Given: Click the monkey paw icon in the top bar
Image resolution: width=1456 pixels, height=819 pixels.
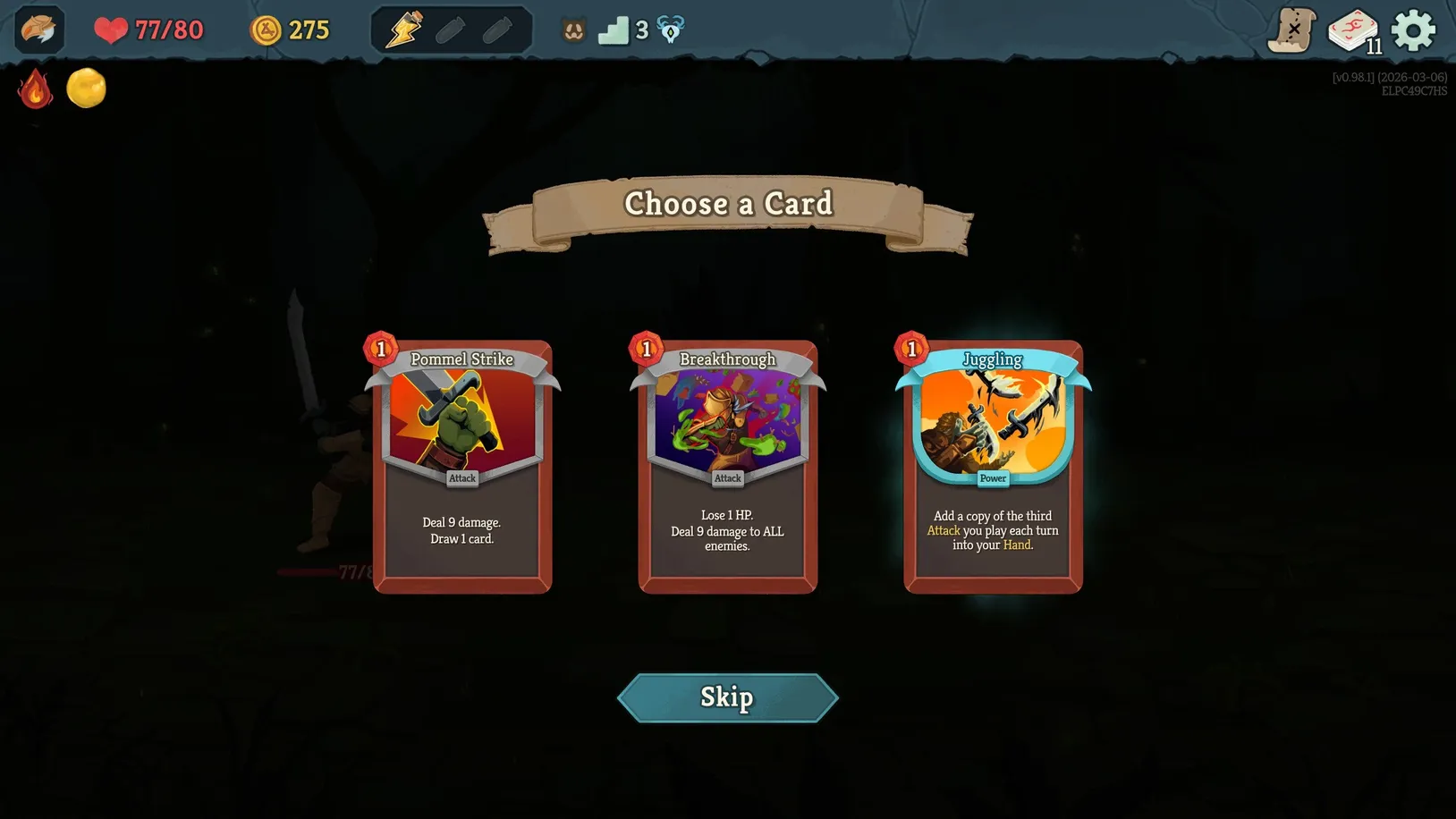Looking at the screenshot, I should point(572,30).
